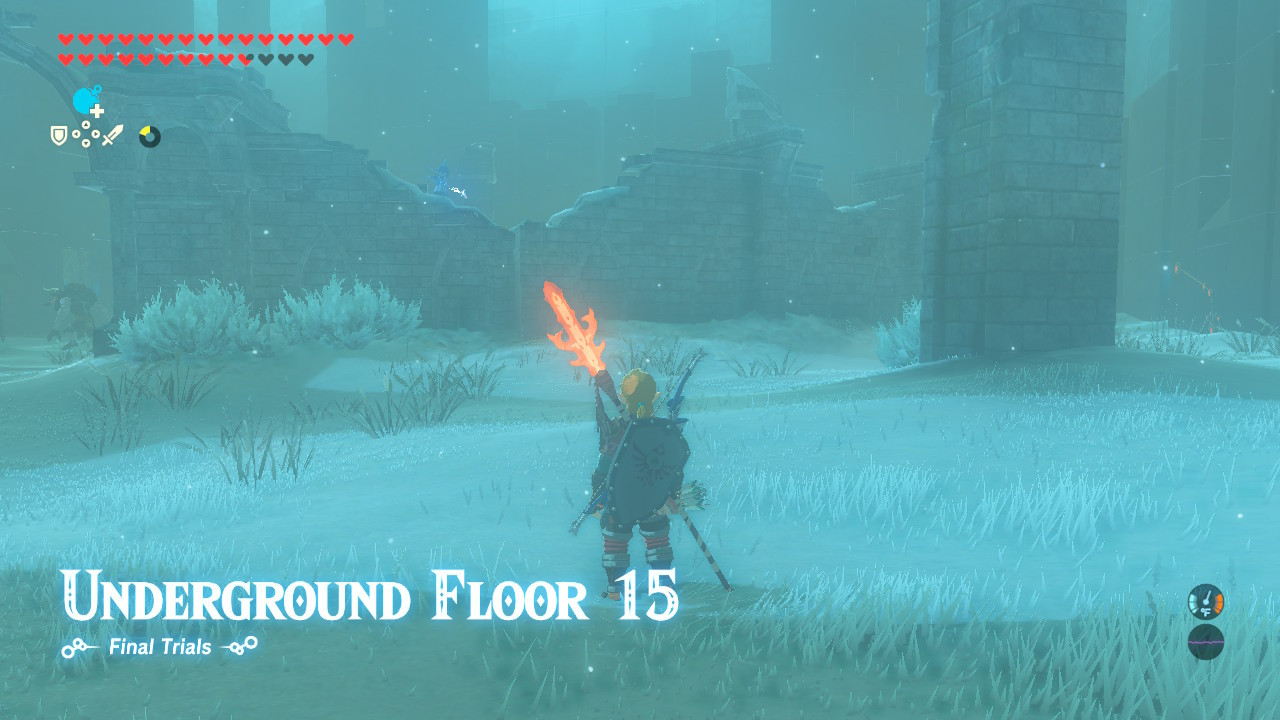Click the plus badge on the rune icon
1280x720 pixels.
tap(96, 110)
